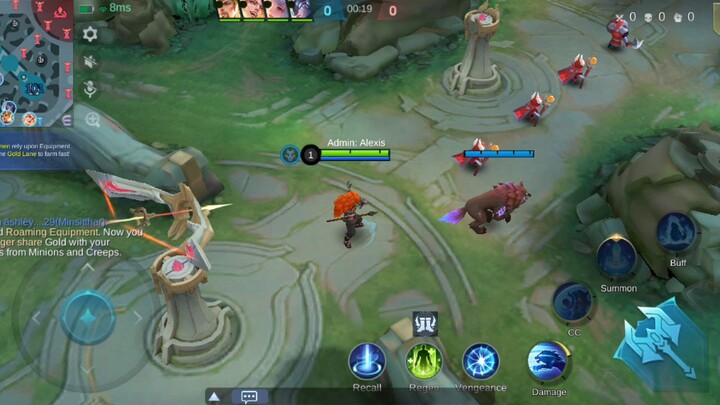Activate the Buff skill
Image resolution: width=720 pixels, height=405 pixels.
pyautogui.click(x=677, y=233)
